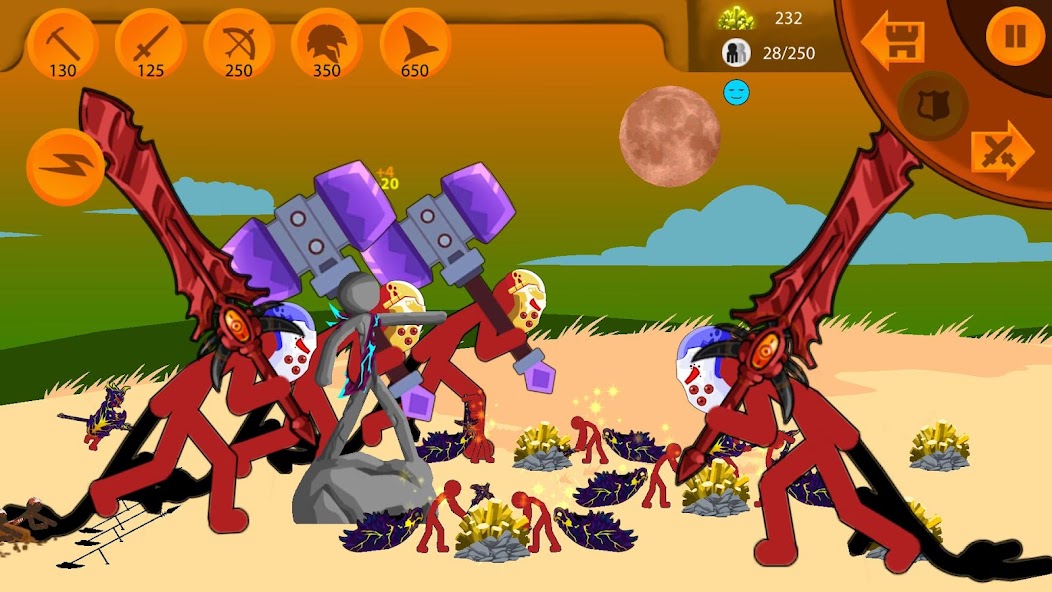Pause the game

tap(1015, 37)
